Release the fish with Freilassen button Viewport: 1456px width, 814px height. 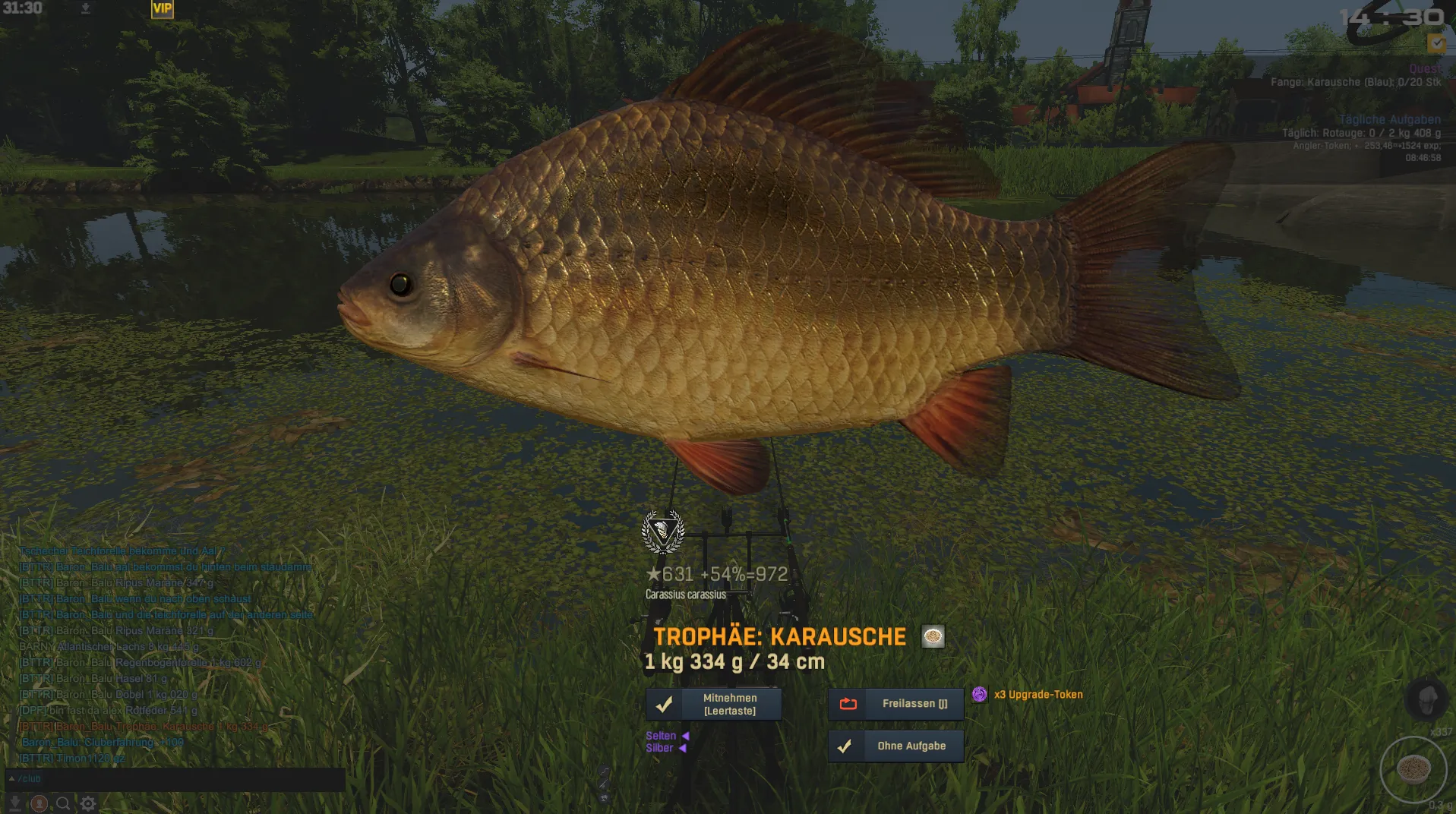895,704
